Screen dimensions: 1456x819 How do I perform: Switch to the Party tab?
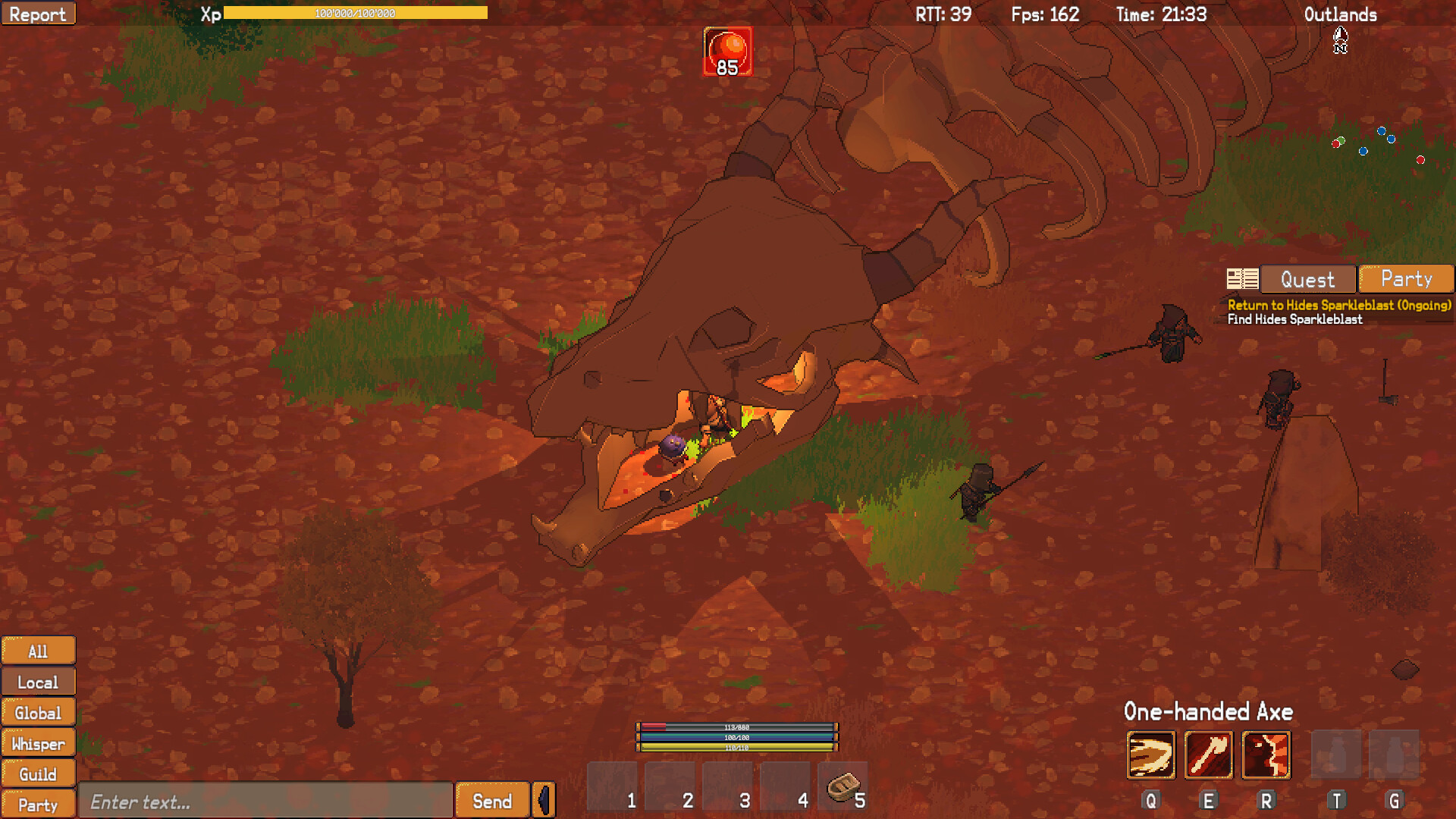[1405, 279]
